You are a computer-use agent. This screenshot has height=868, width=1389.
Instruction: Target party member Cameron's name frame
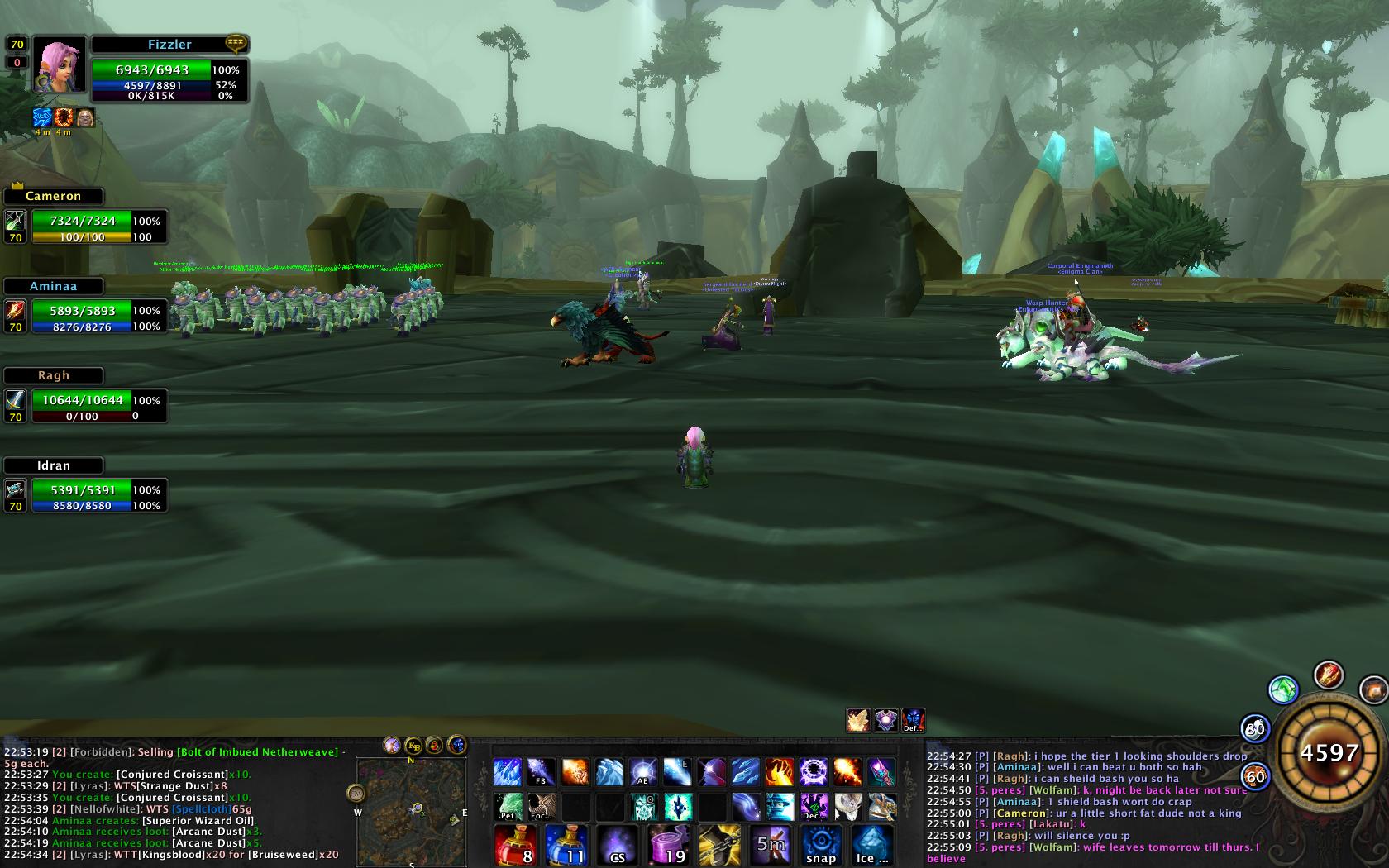(x=54, y=196)
